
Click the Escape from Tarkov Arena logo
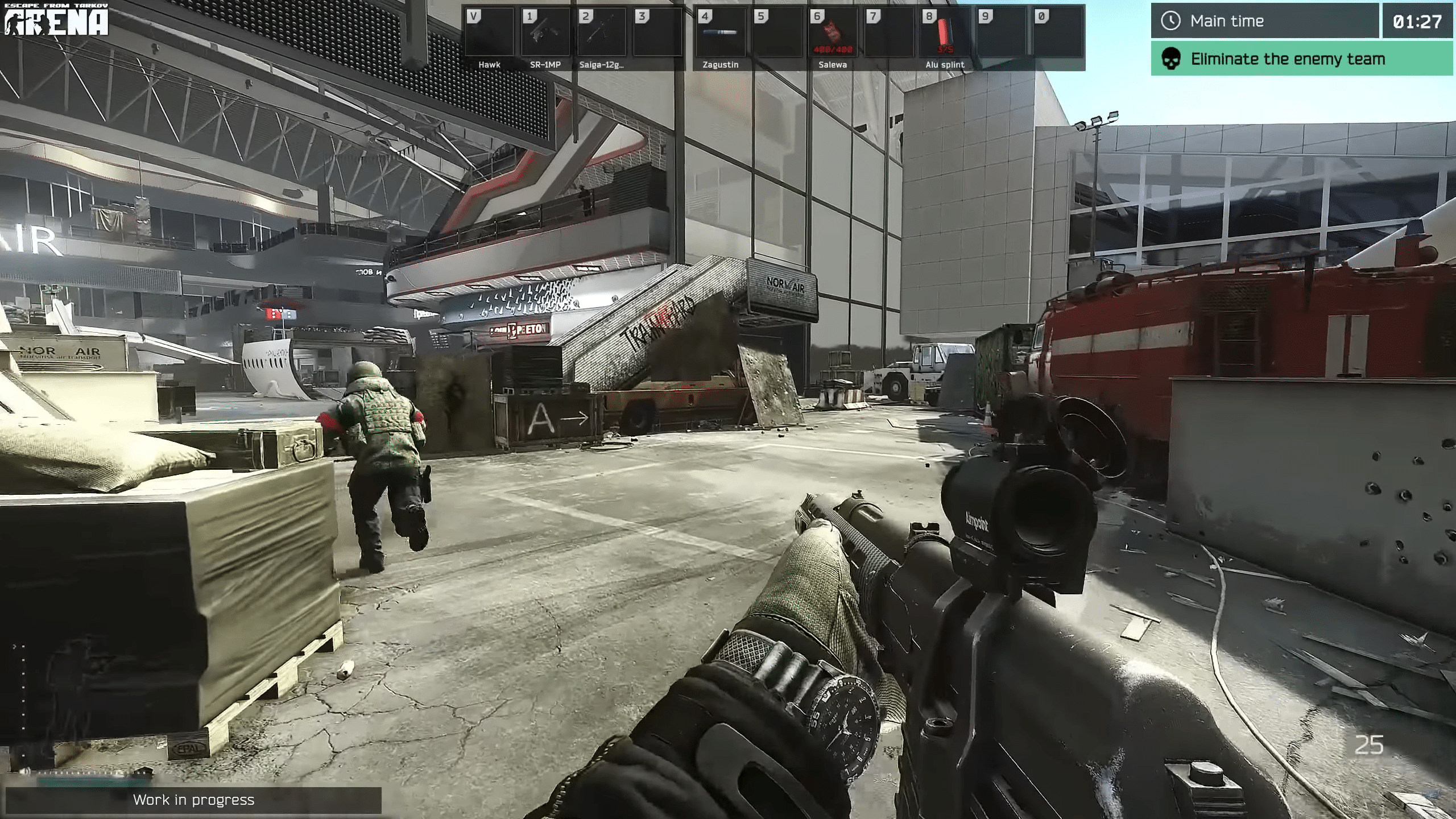56,20
